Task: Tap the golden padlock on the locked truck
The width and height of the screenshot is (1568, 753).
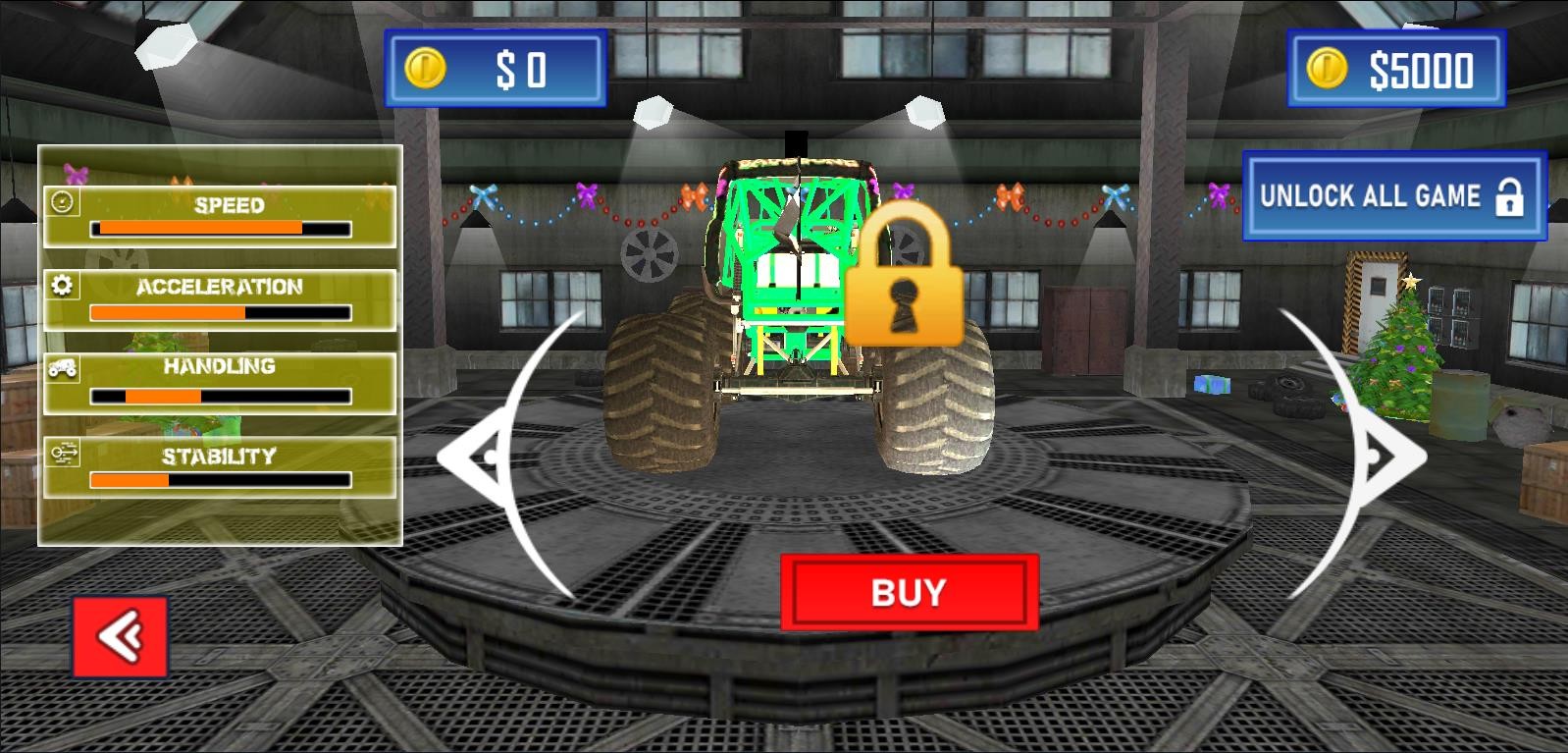Action: click(x=907, y=285)
